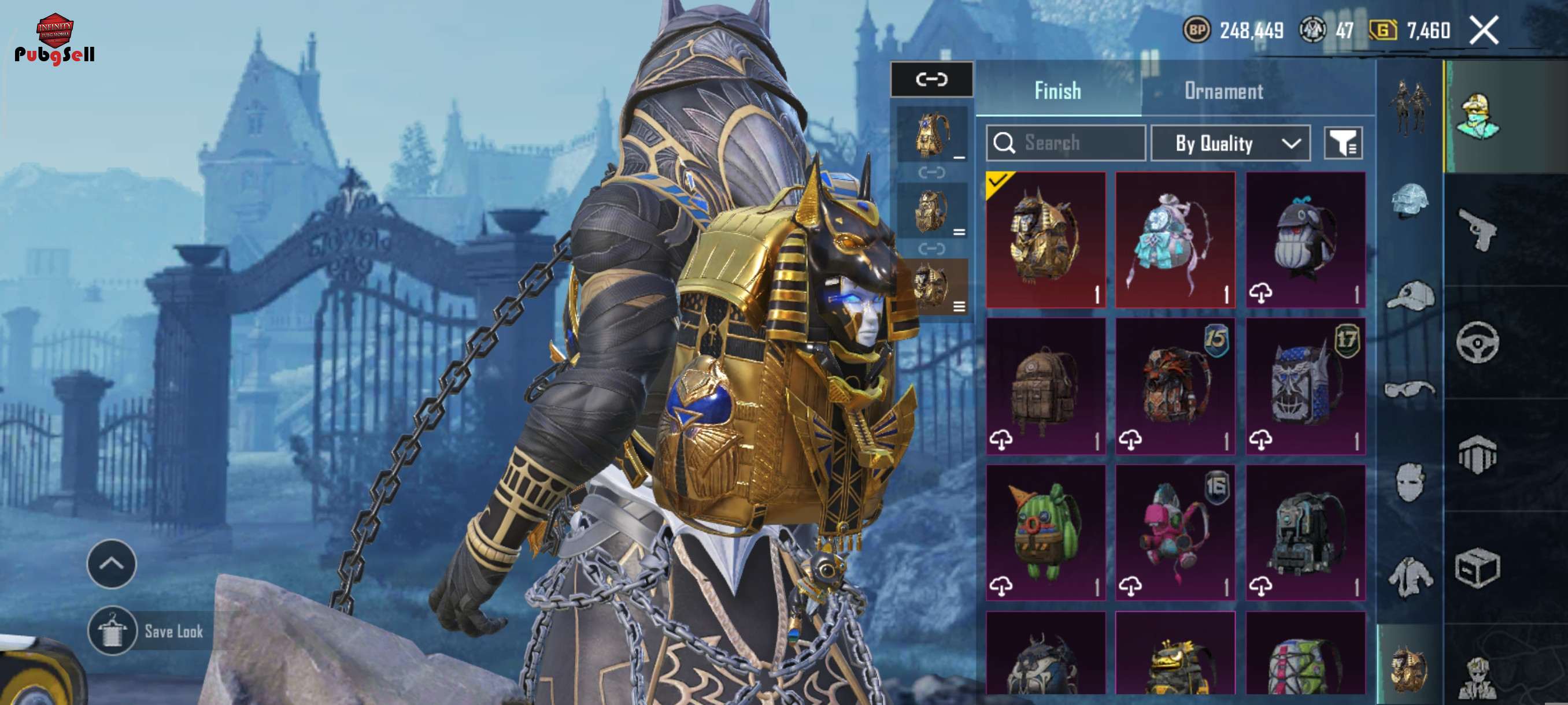
Task: Pick the pink robot backpack skin
Action: 1175,532
